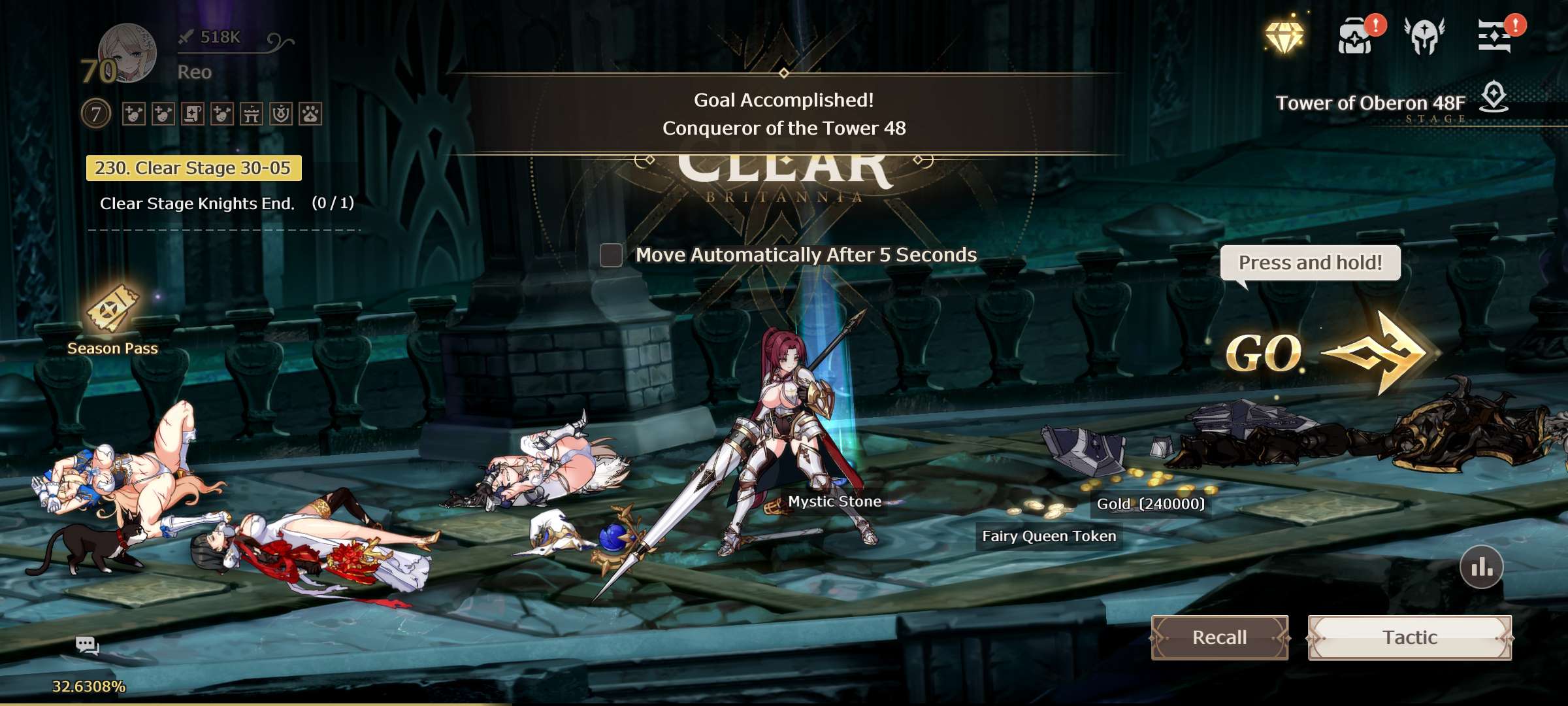Open quest 230 Clear Stage 30-05
1568x706 pixels.
click(193, 168)
